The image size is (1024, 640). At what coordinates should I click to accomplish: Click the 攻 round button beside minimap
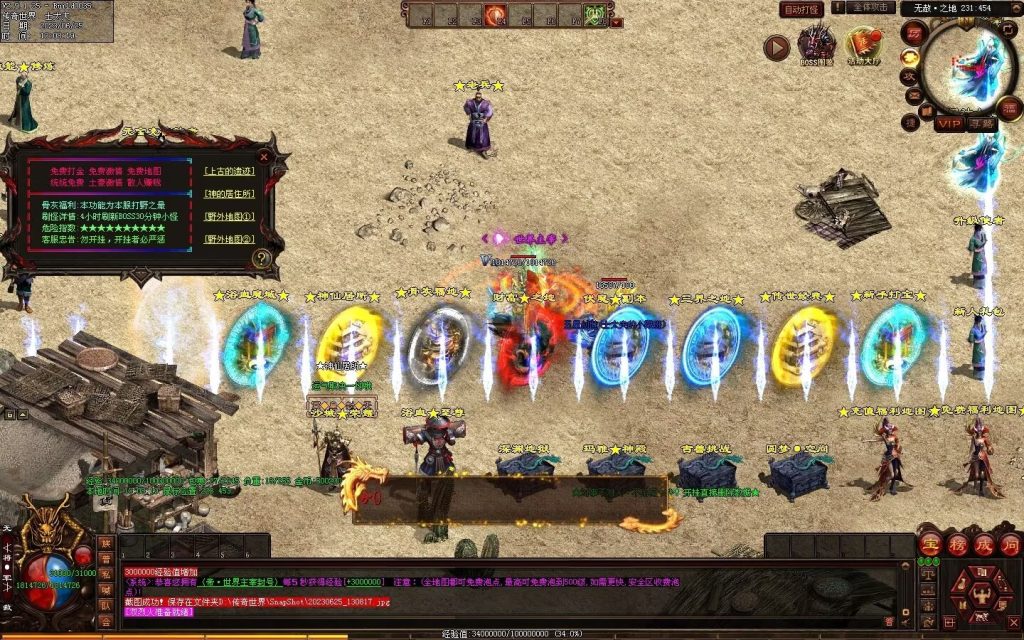tap(910, 76)
